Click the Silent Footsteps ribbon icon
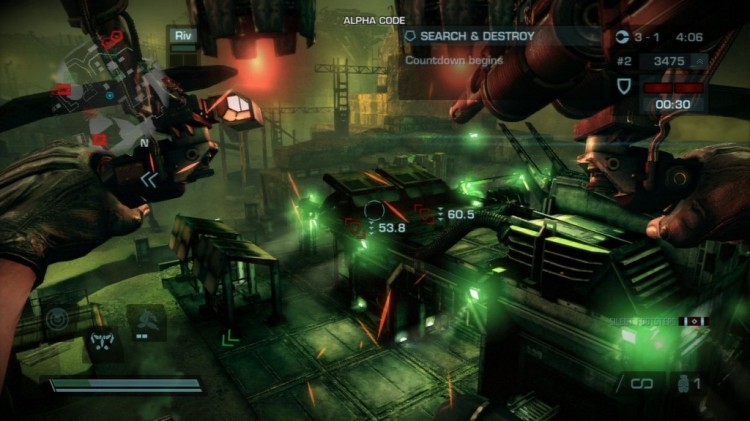Image resolution: width=750 pixels, height=421 pixels. [695, 322]
